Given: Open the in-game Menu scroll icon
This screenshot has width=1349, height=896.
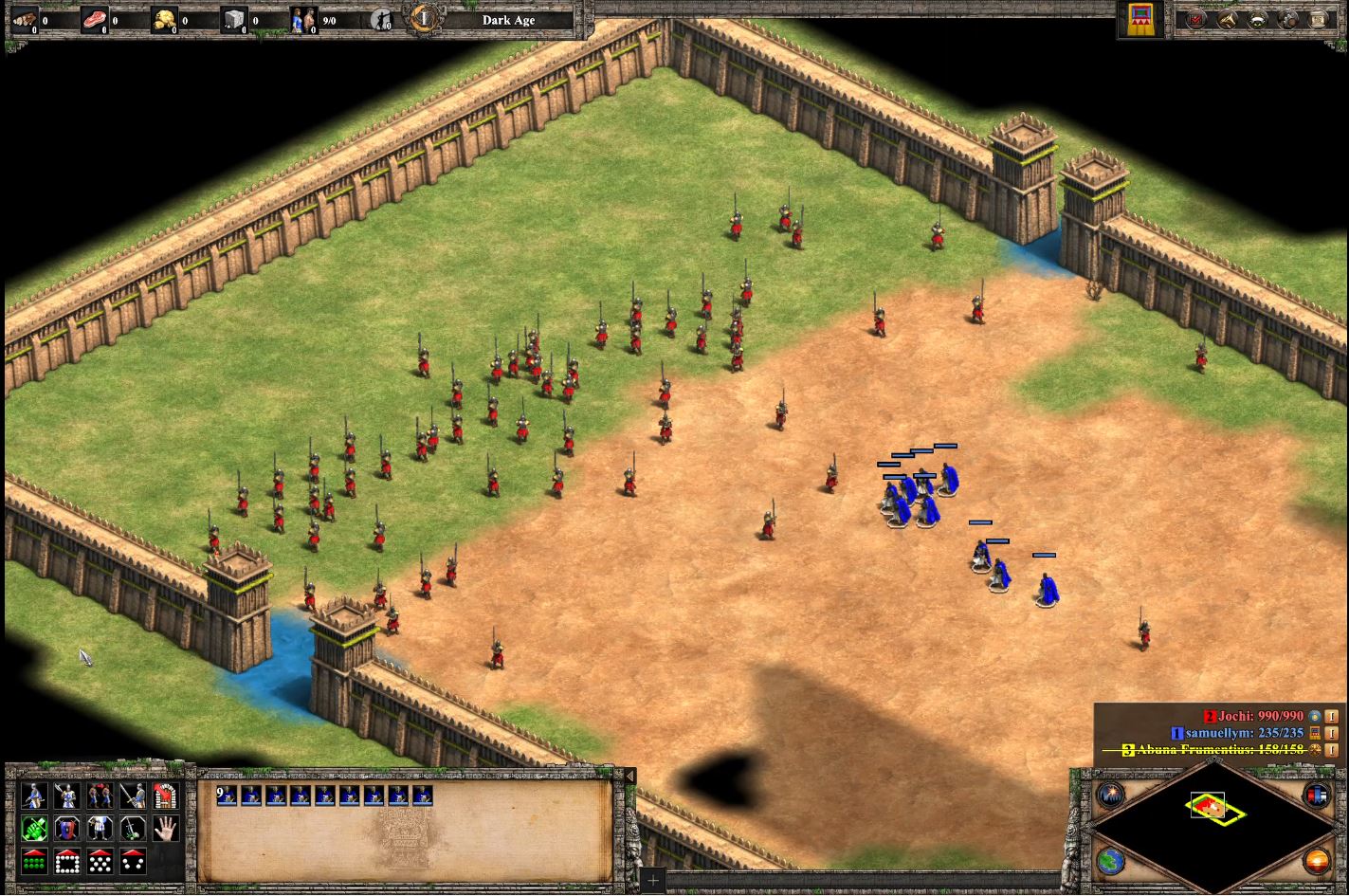Looking at the screenshot, I should point(1320,19).
